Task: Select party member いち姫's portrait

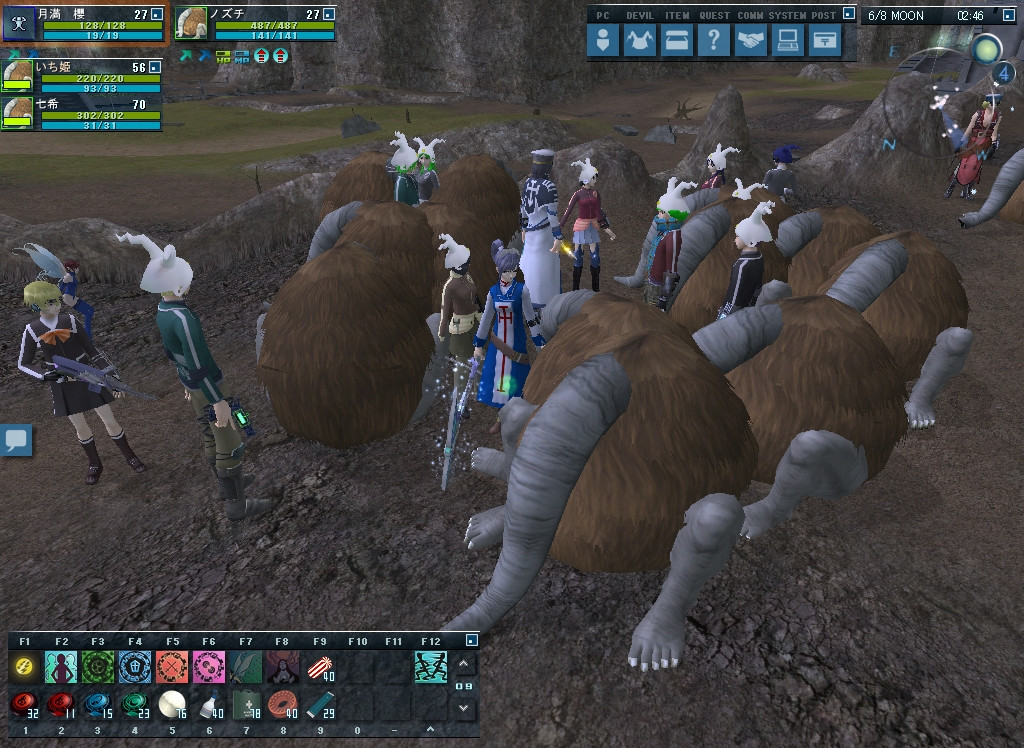Action: tap(18, 77)
